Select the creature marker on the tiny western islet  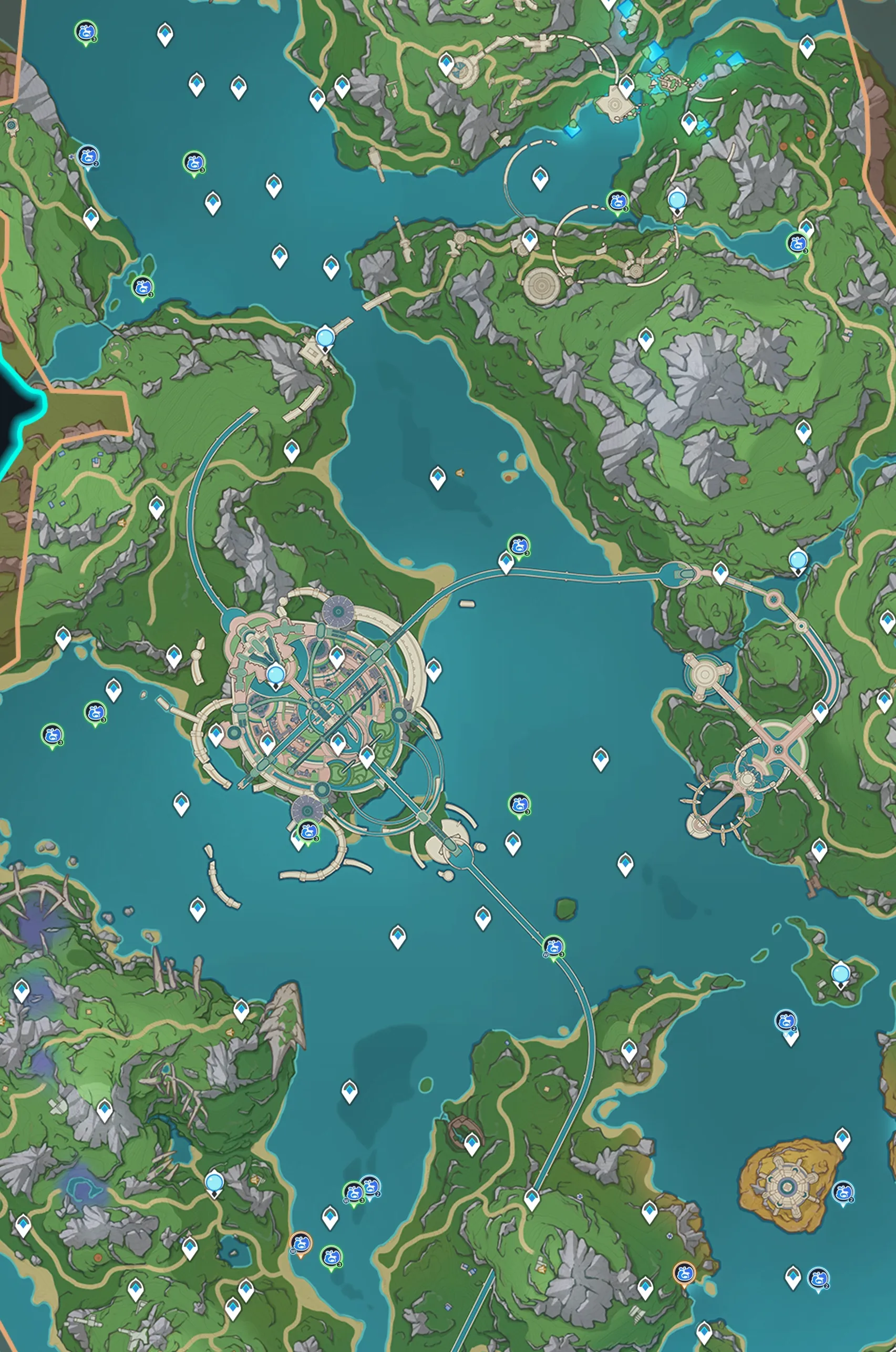click(142, 286)
